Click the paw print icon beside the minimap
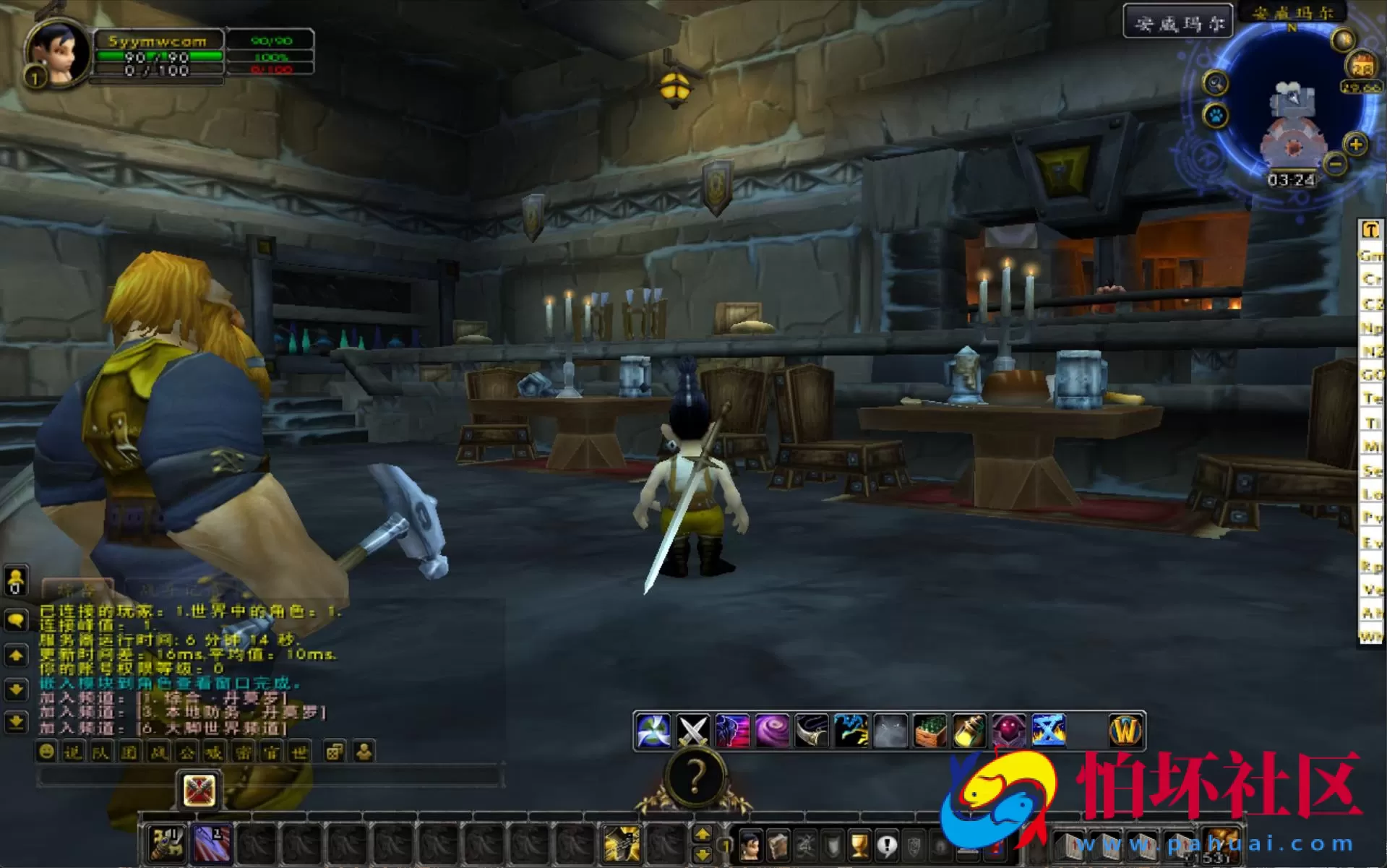Viewport: 1387px width, 868px height. 1214,115
